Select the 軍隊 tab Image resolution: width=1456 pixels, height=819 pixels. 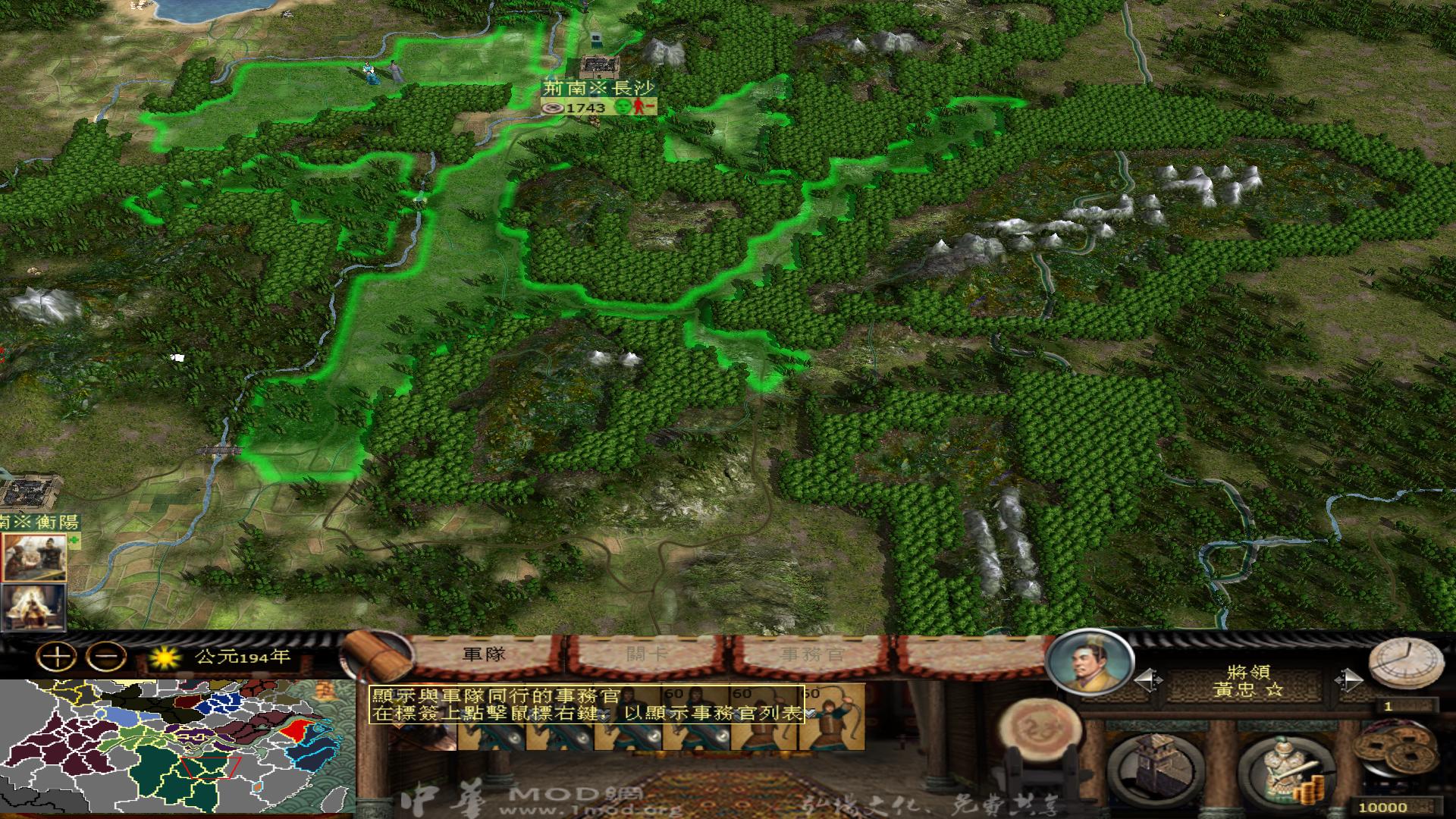click(x=484, y=653)
